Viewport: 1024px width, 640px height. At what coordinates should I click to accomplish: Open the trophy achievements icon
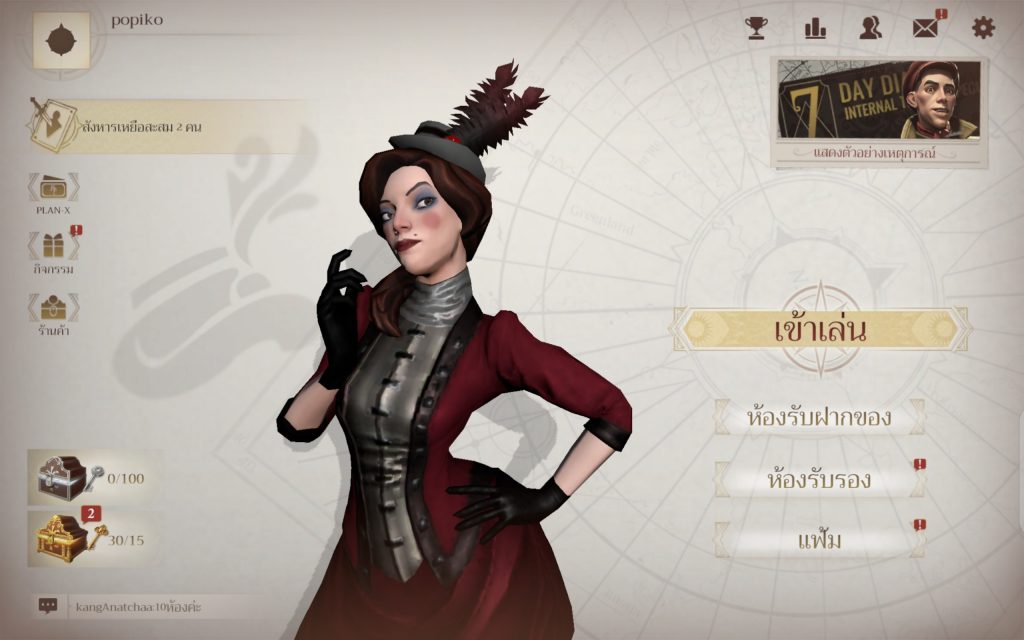[756, 28]
